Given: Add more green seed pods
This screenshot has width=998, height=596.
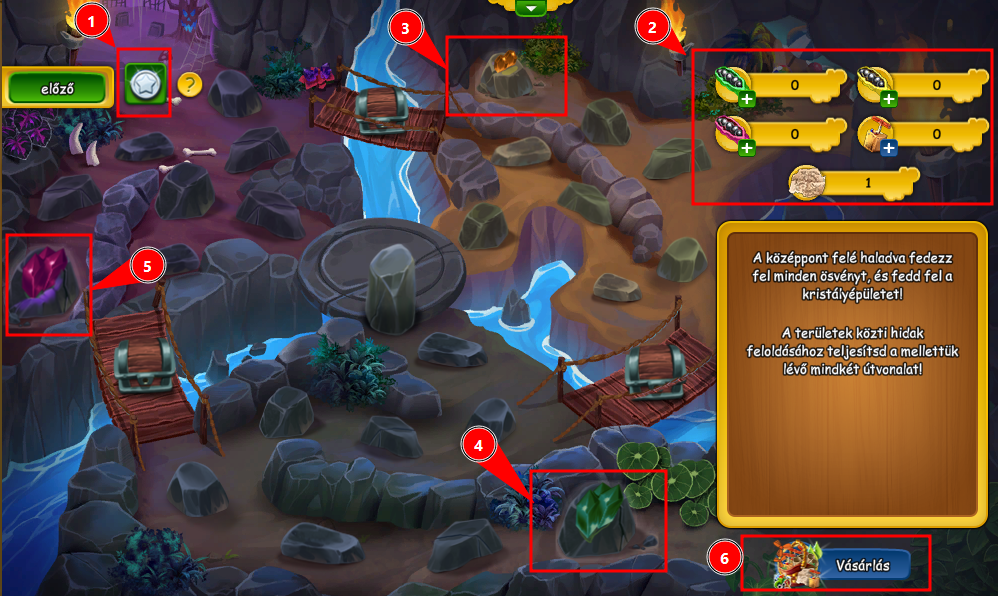Looking at the screenshot, I should [747, 99].
